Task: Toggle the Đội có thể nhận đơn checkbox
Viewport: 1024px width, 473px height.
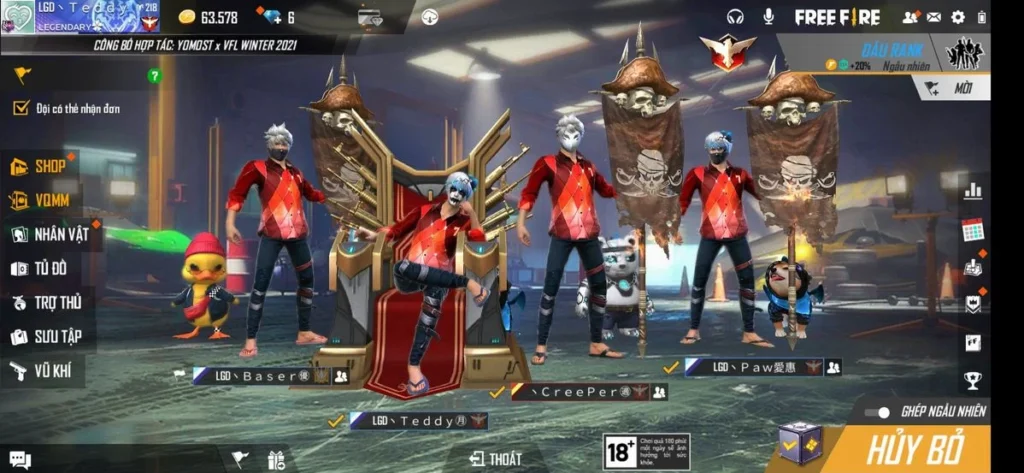Action: [20, 108]
